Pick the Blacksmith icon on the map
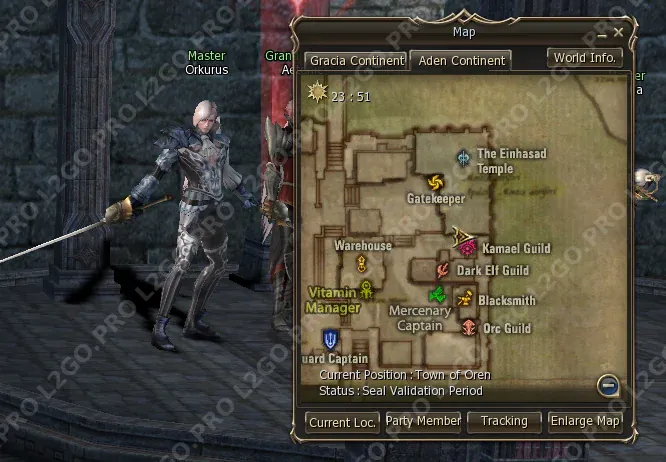 (464, 298)
